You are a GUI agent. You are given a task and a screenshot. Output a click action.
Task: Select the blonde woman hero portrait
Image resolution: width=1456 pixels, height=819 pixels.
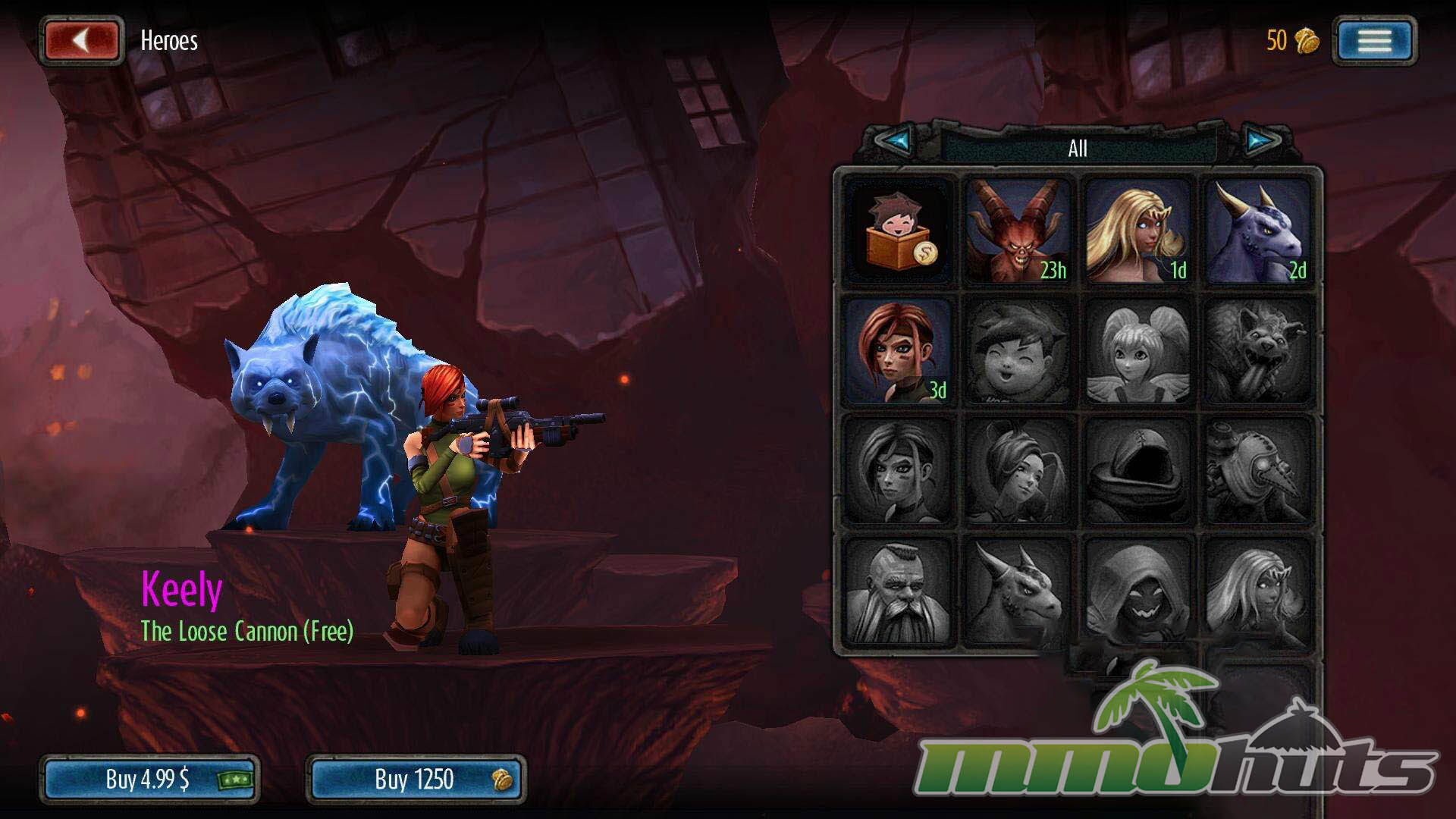click(x=1137, y=231)
